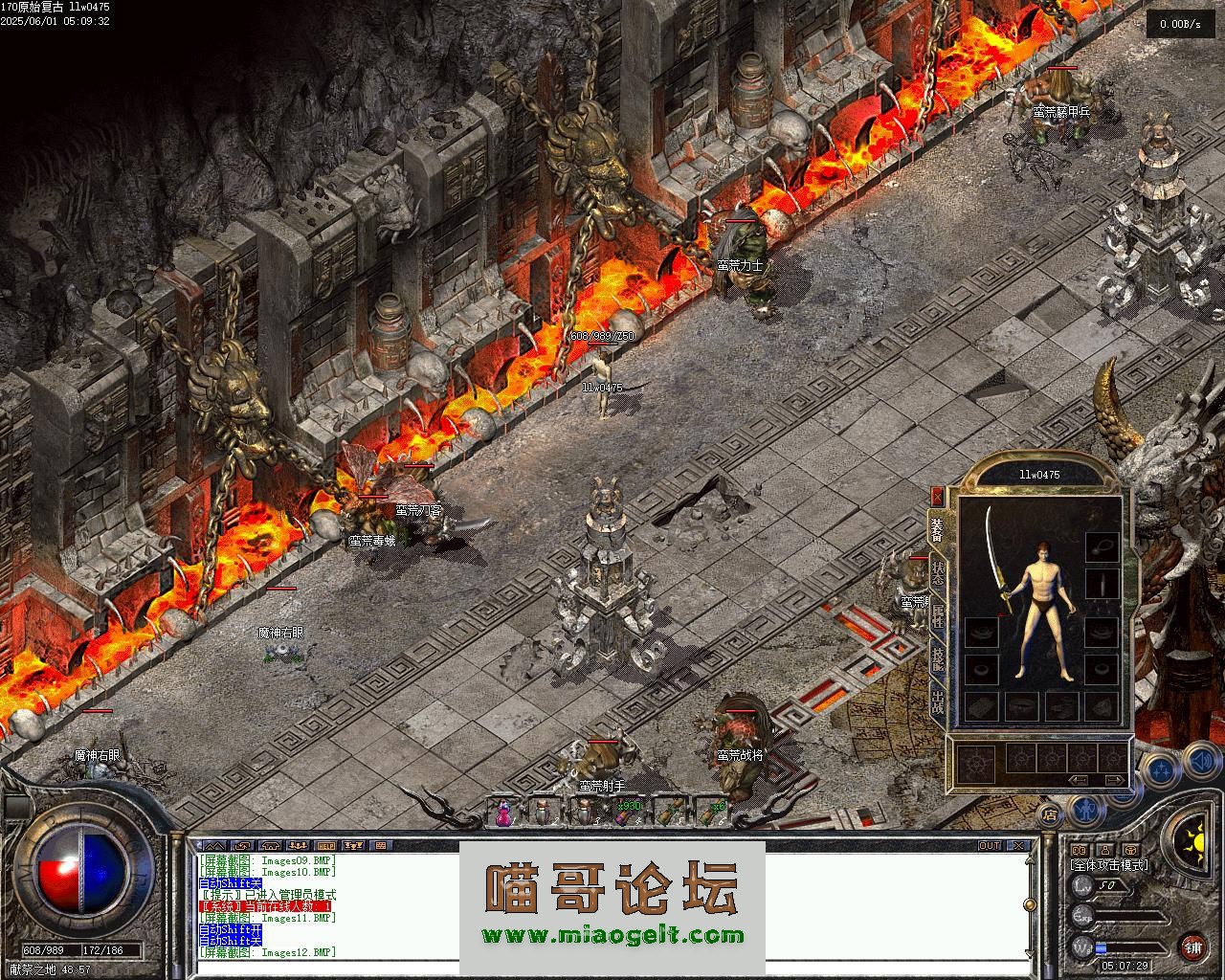This screenshot has width=1225, height=980.
Task: Click the red 铺 stall button
Action: click(1192, 948)
